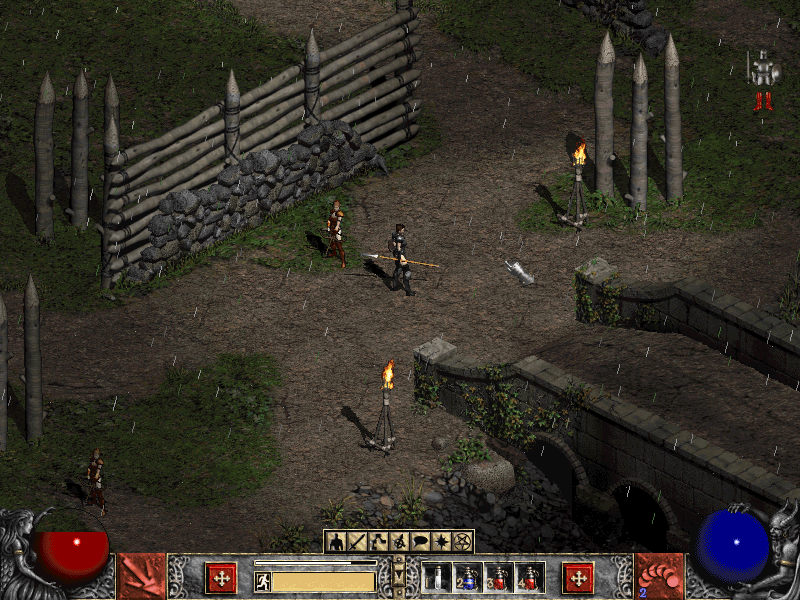
Task: Open the message log speech bubble
Action: pos(420,542)
